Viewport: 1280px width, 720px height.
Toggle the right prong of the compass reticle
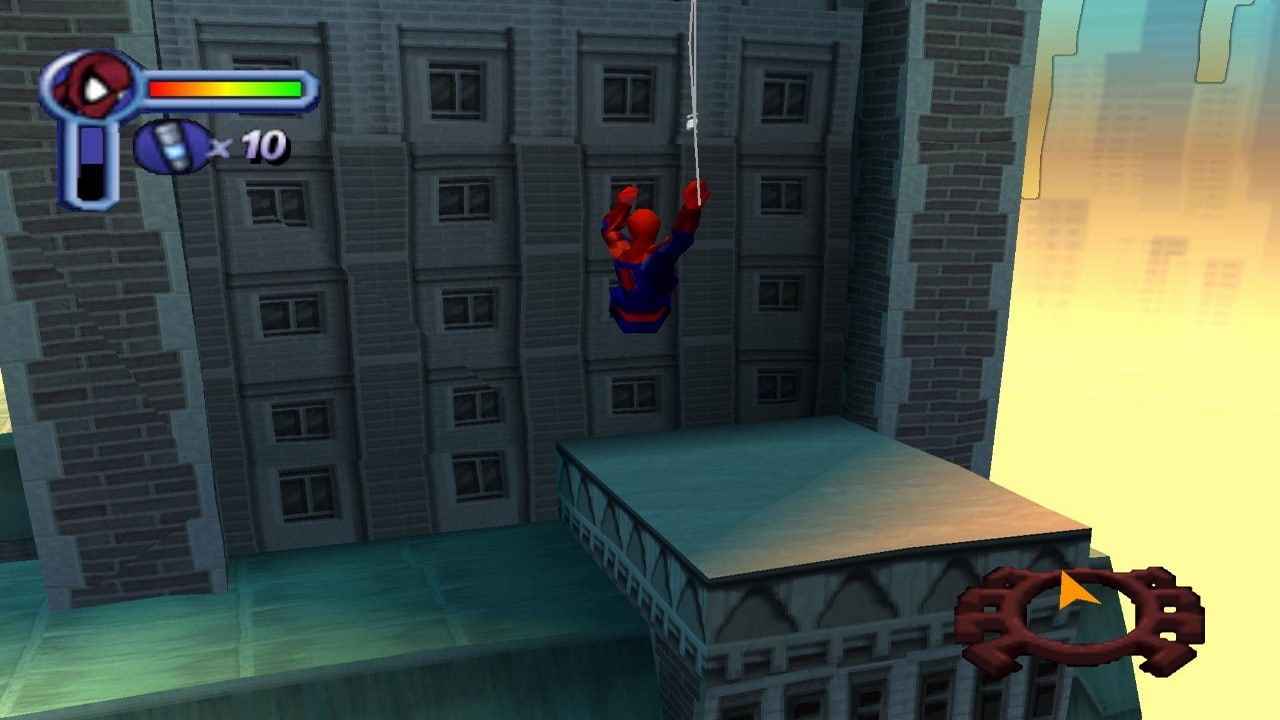click(x=1165, y=610)
